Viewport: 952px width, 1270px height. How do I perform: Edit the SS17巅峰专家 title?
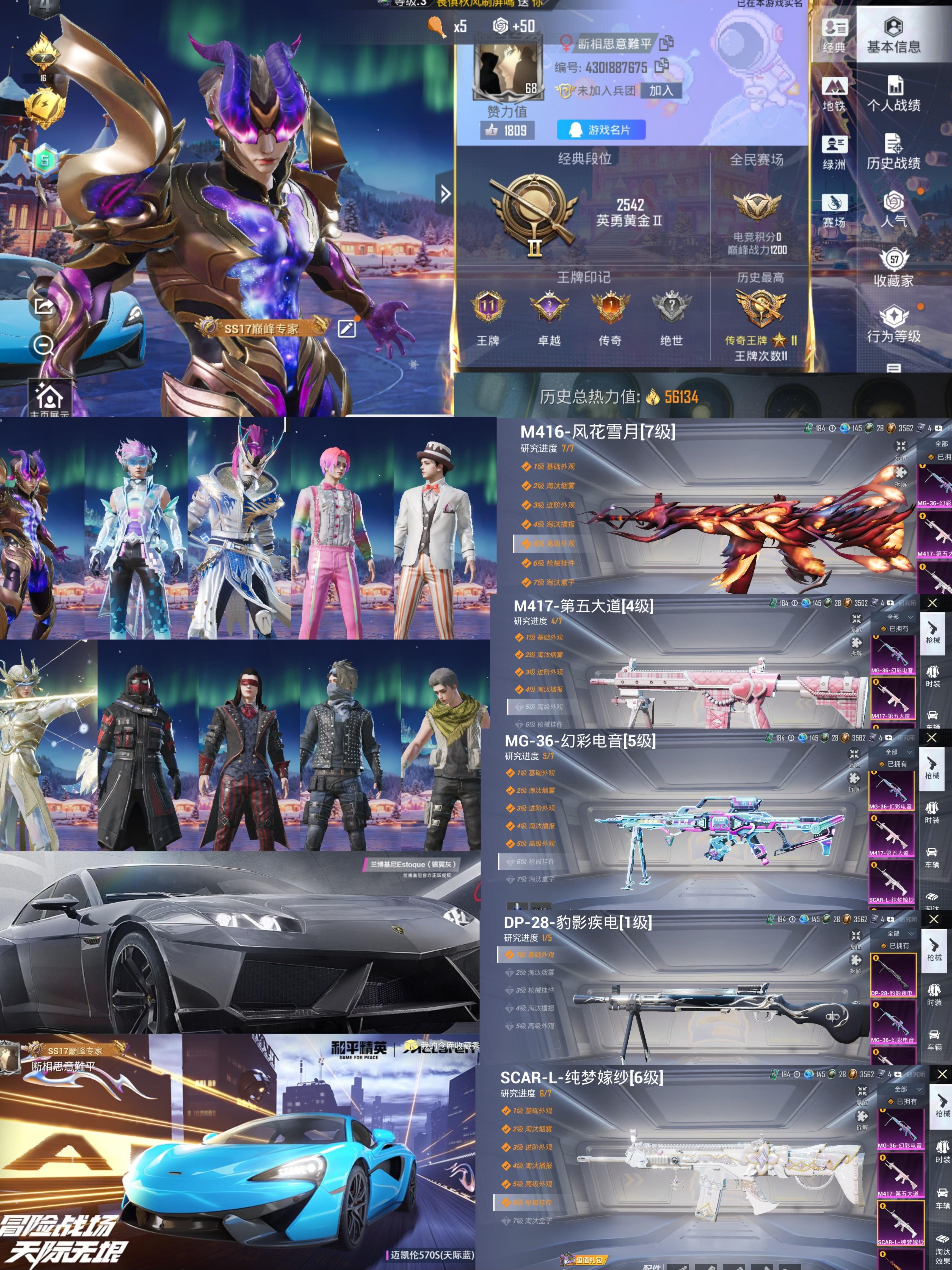(346, 328)
